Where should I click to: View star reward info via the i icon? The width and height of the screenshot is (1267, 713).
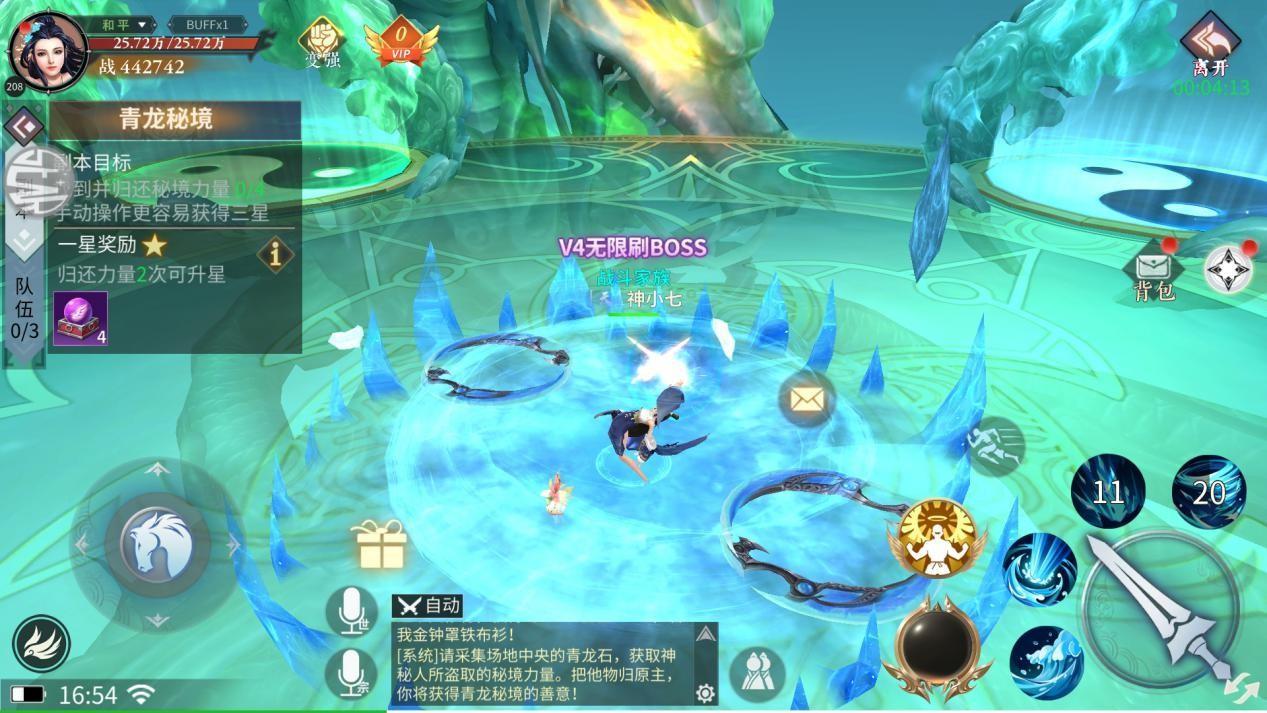275,254
